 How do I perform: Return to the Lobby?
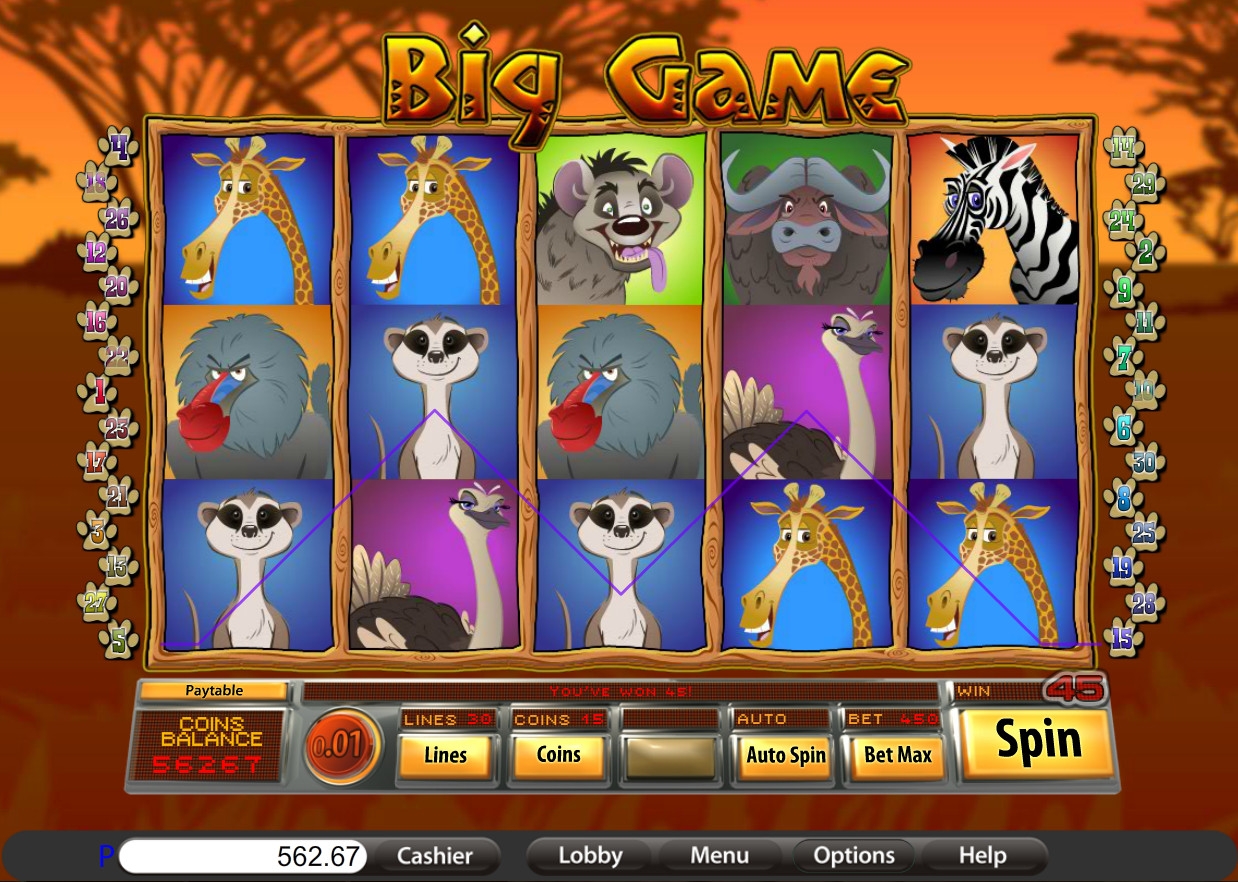click(x=590, y=856)
